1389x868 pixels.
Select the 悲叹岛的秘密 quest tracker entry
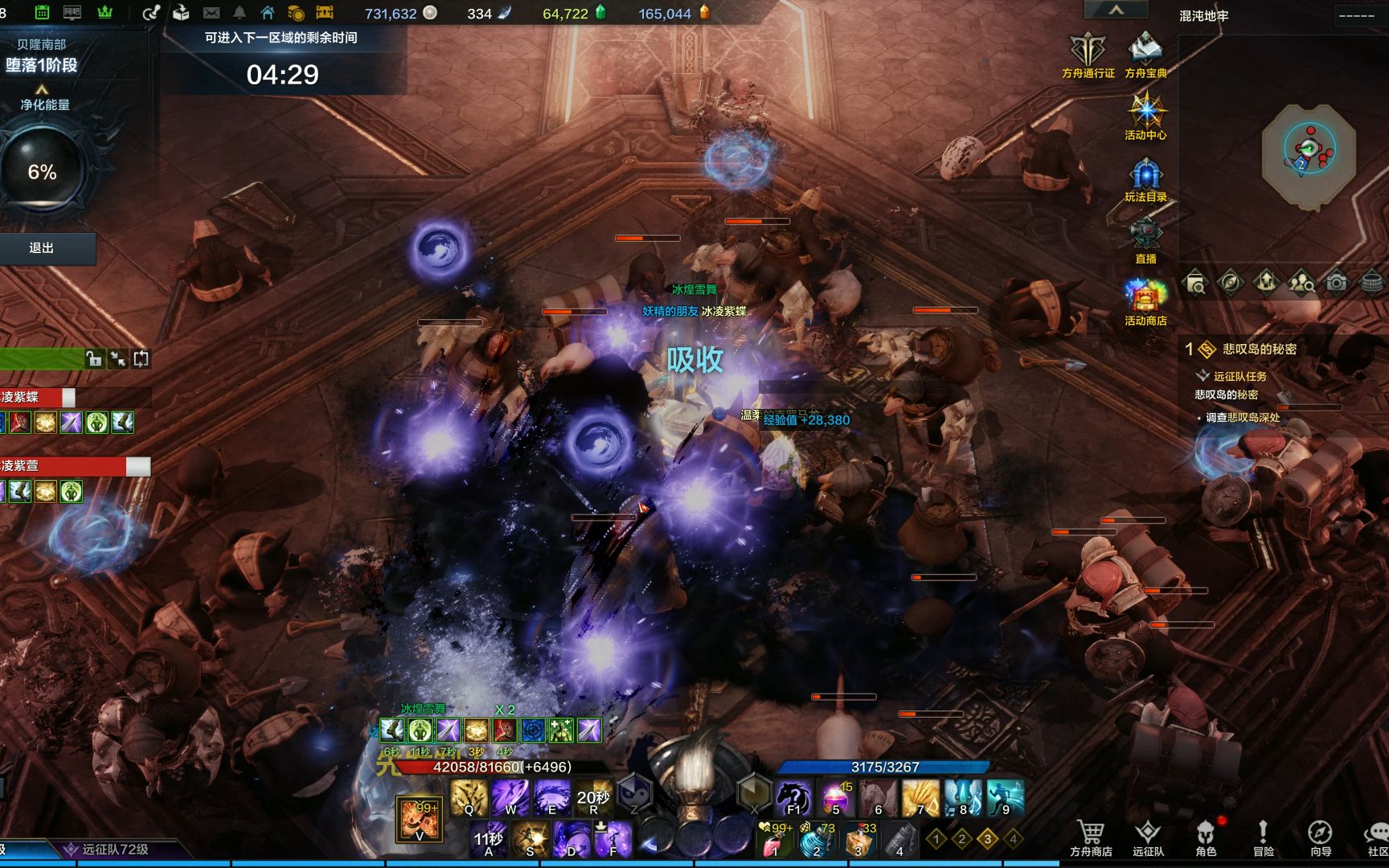pyautogui.click(x=1259, y=349)
